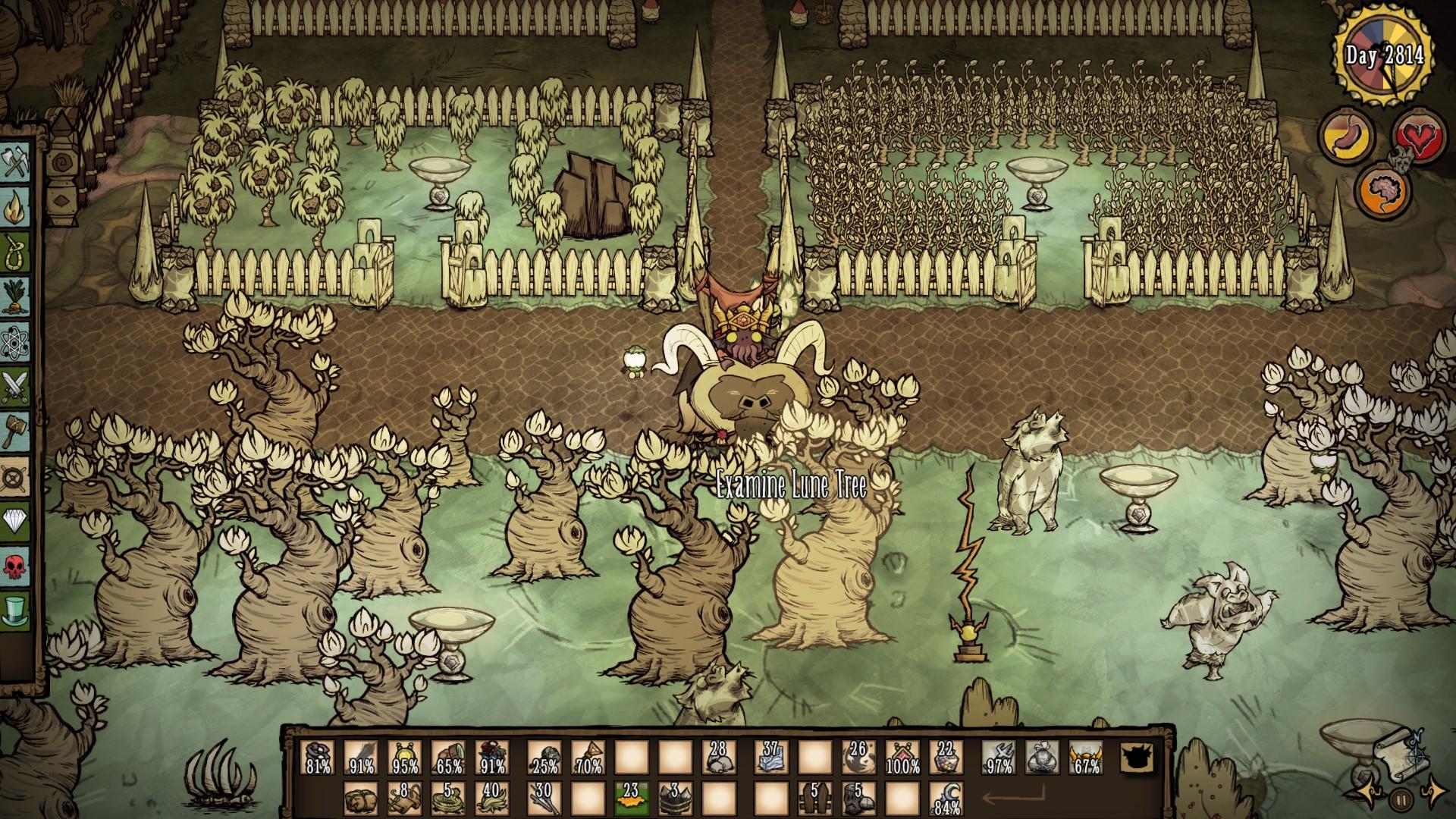Select the twigs stack of 30

pyautogui.click(x=544, y=798)
